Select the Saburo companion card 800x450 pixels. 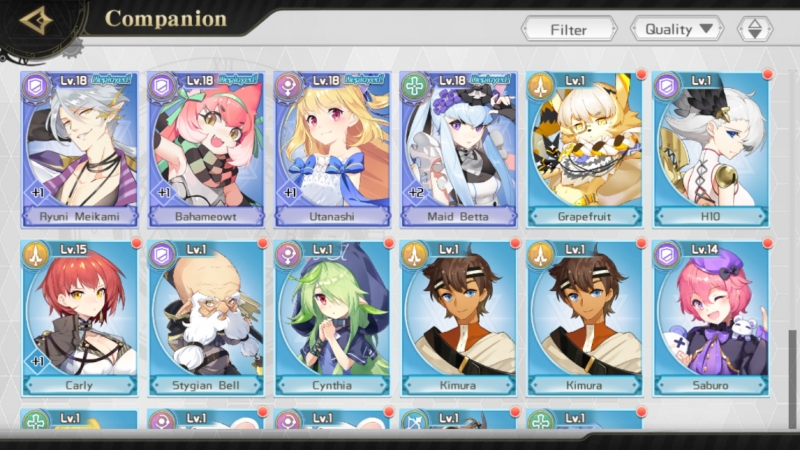[710, 317]
